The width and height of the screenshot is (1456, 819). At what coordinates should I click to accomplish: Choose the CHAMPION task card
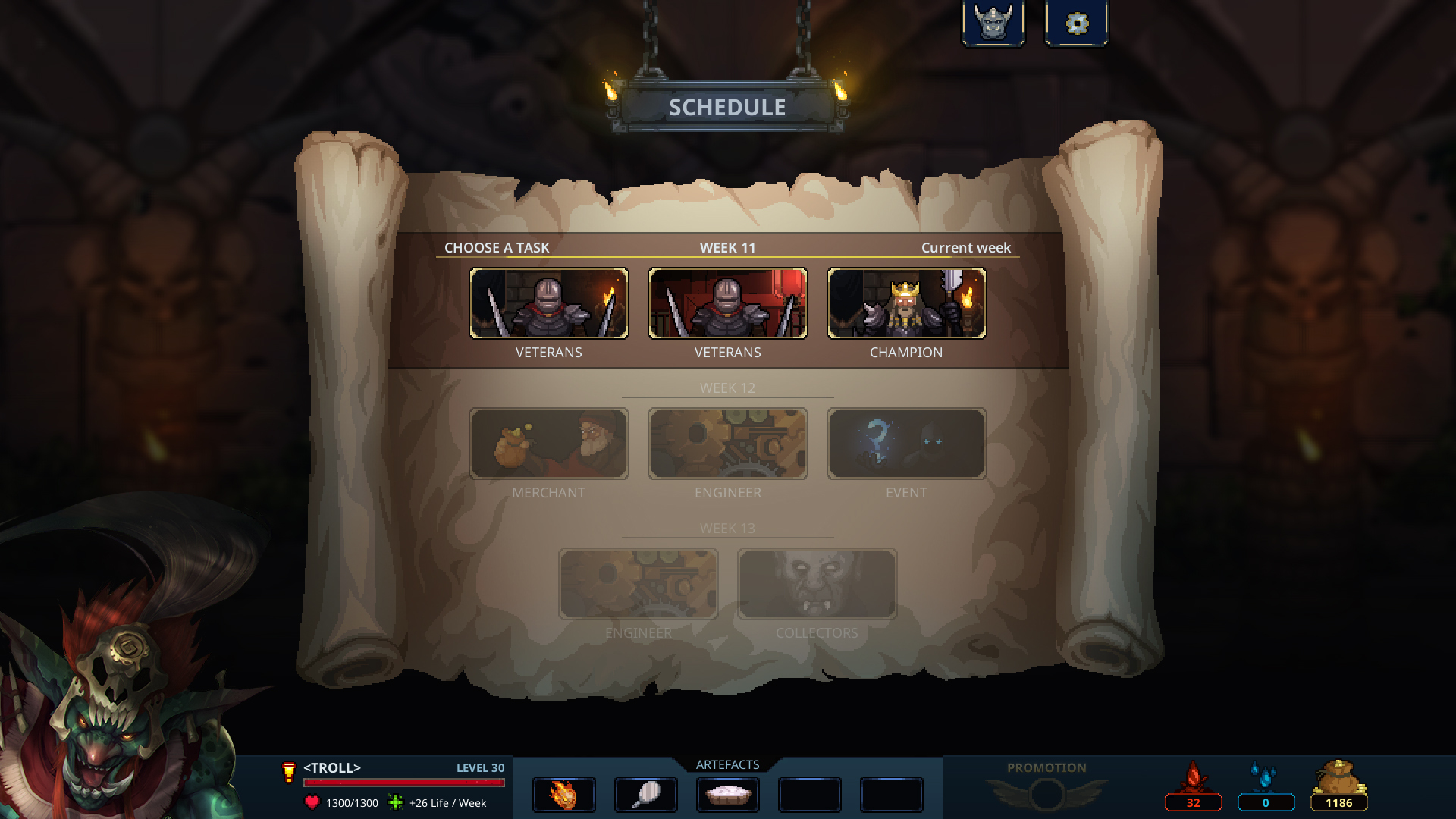[x=906, y=303]
